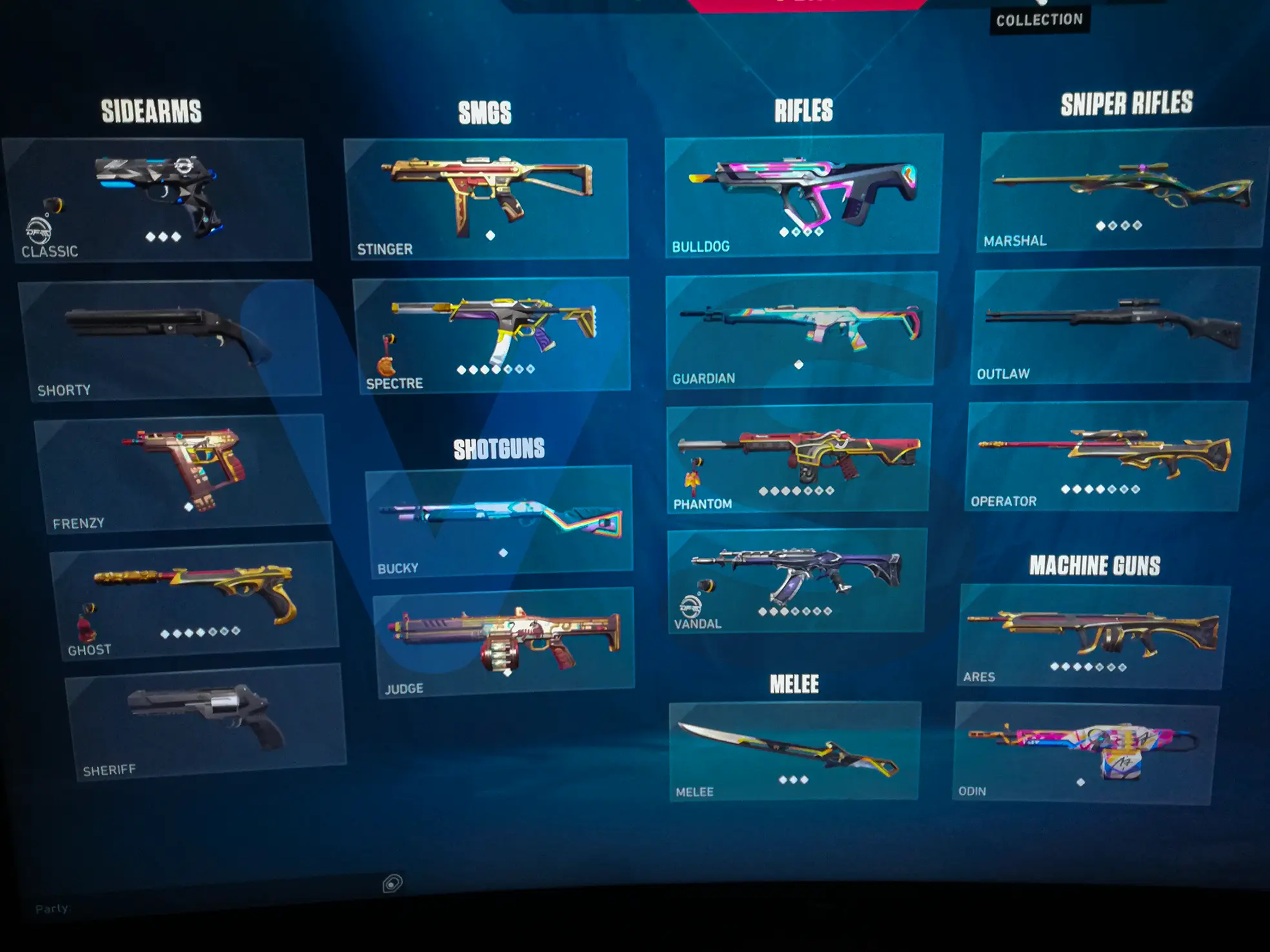1270x952 pixels.
Task: Open the Ares machine gun tile
Action: pyautogui.click(x=1093, y=636)
